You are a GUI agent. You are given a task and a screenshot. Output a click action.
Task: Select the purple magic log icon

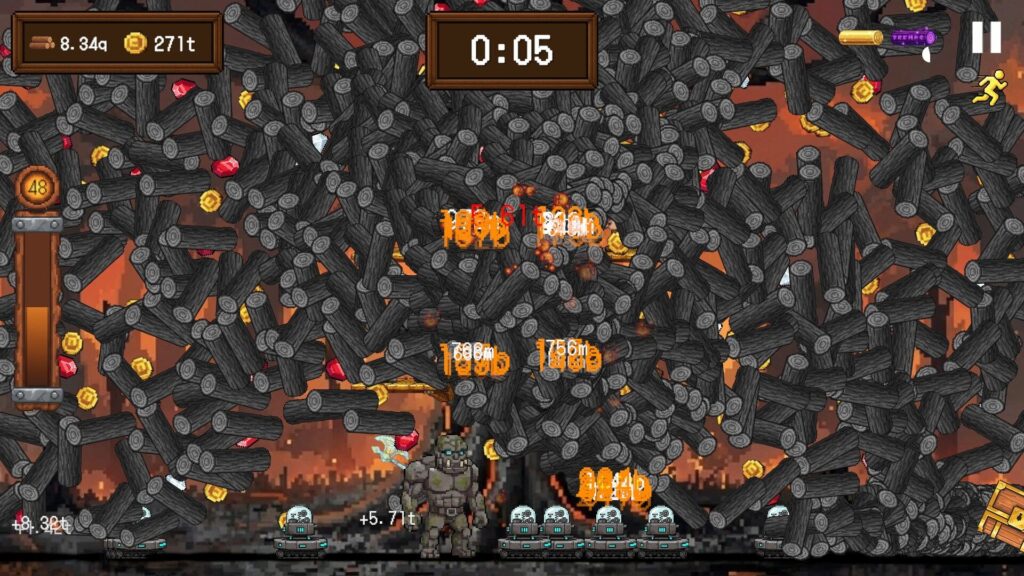tap(914, 38)
